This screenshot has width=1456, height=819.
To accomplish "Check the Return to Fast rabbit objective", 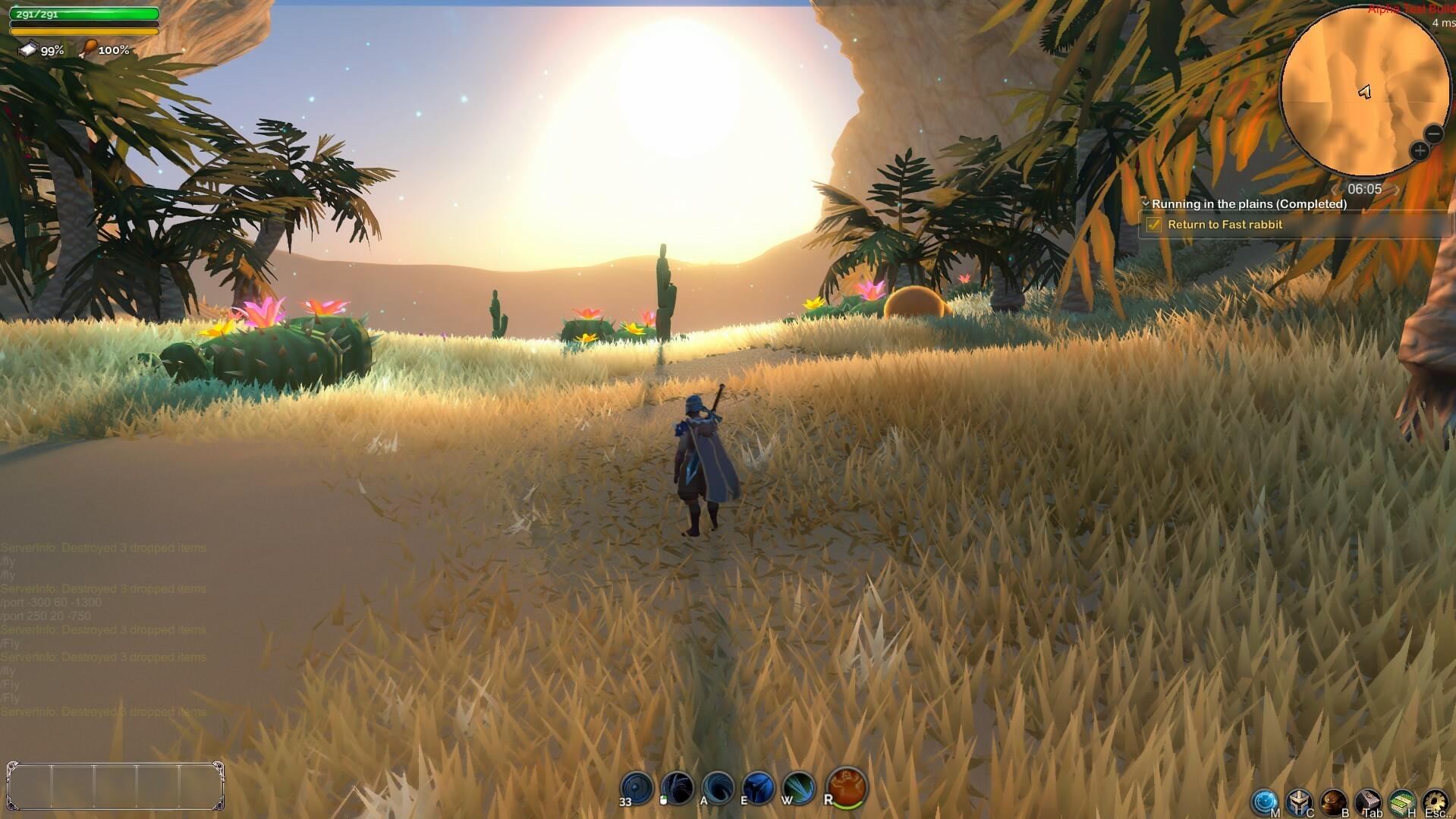I will [1156, 225].
